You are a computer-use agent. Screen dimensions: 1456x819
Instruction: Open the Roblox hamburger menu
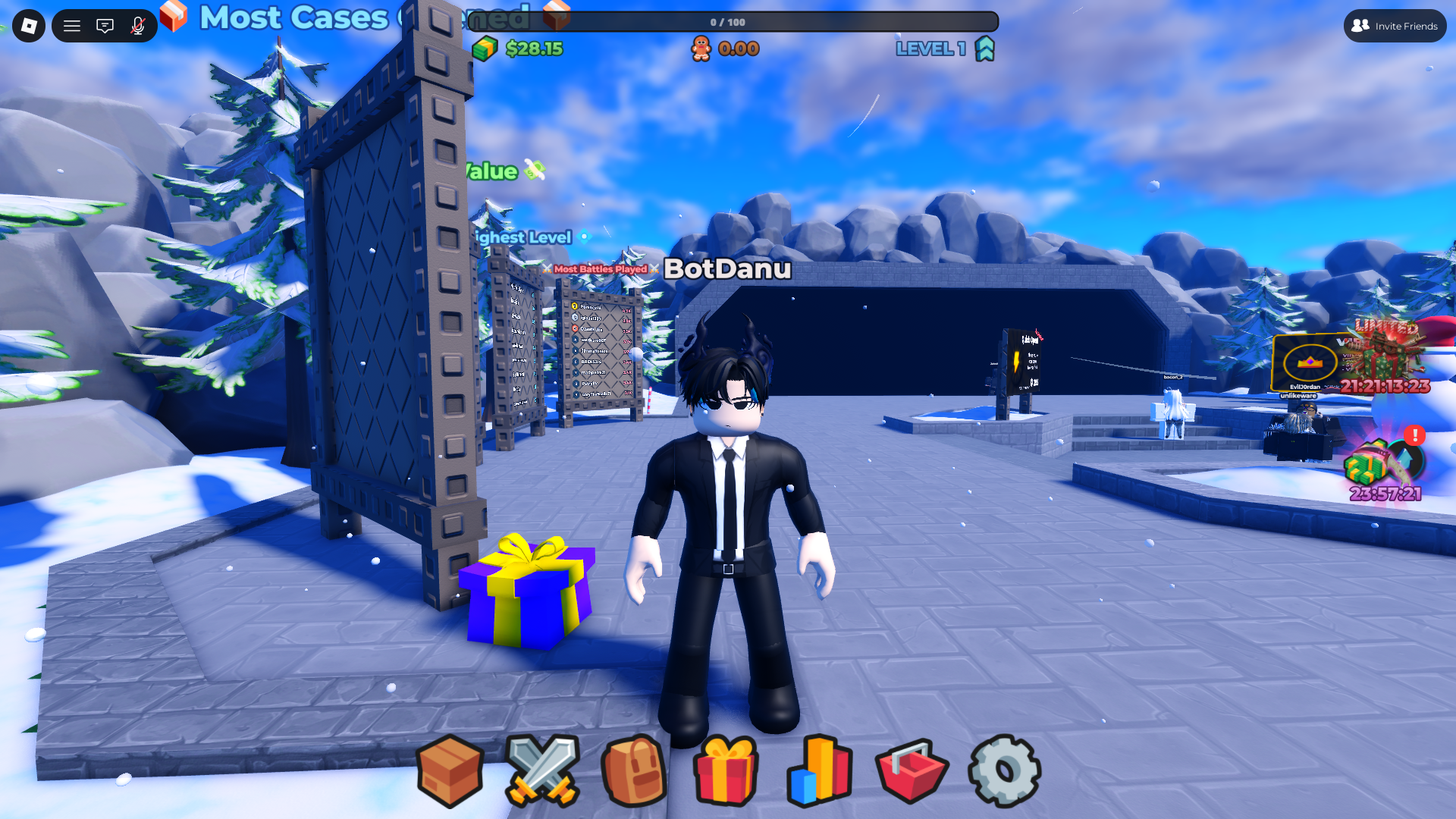[x=72, y=25]
